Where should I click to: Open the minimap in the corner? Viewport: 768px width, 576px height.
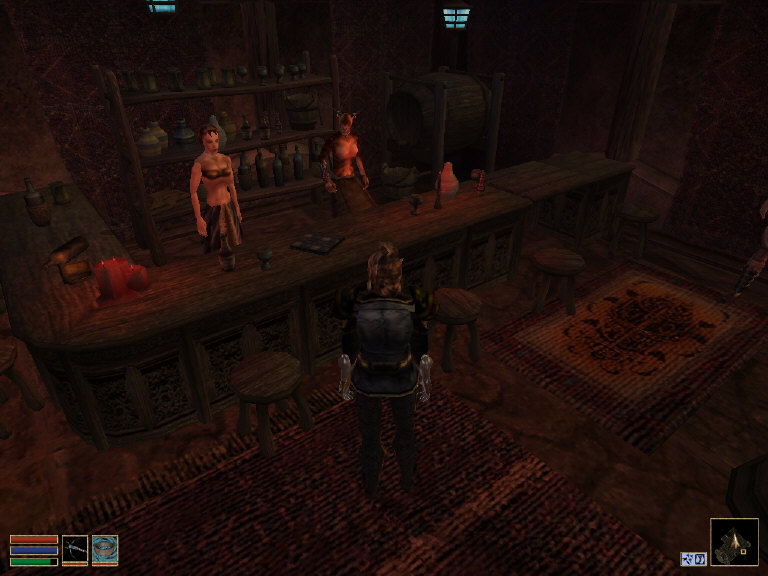click(734, 542)
